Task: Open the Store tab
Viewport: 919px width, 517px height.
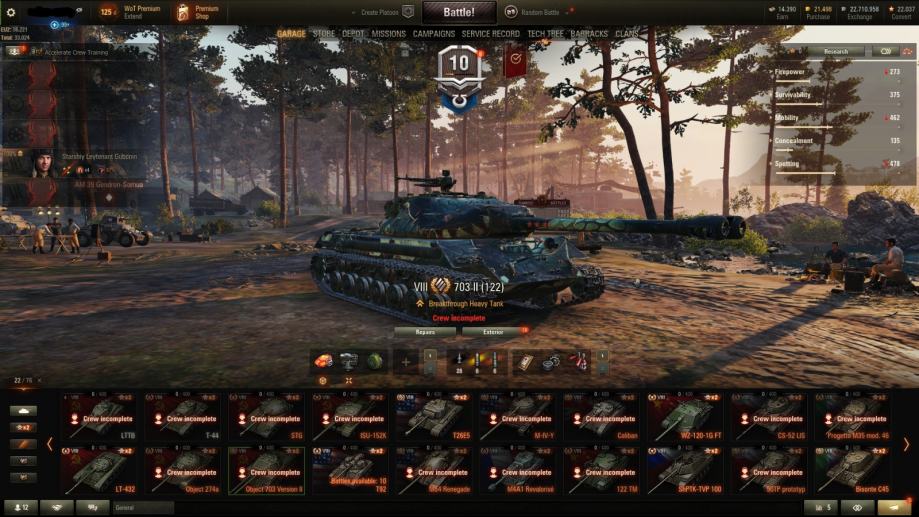Action: pos(324,34)
